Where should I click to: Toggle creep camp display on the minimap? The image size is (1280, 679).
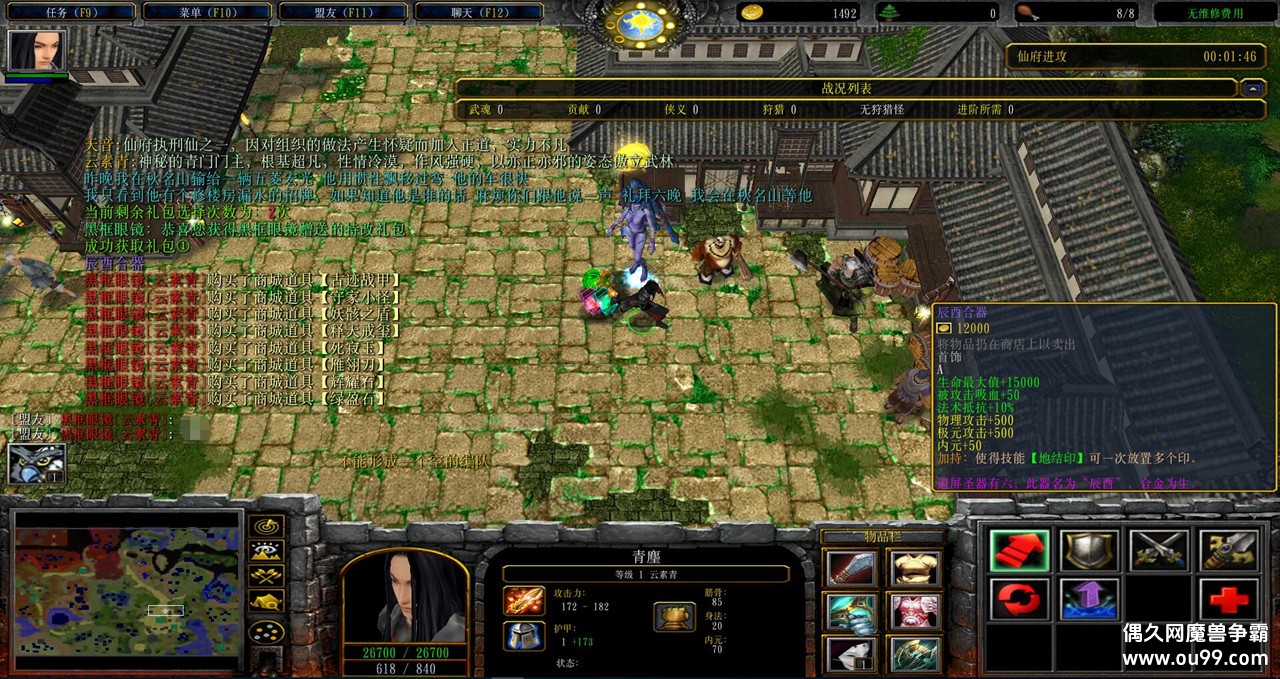pos(266,600)
